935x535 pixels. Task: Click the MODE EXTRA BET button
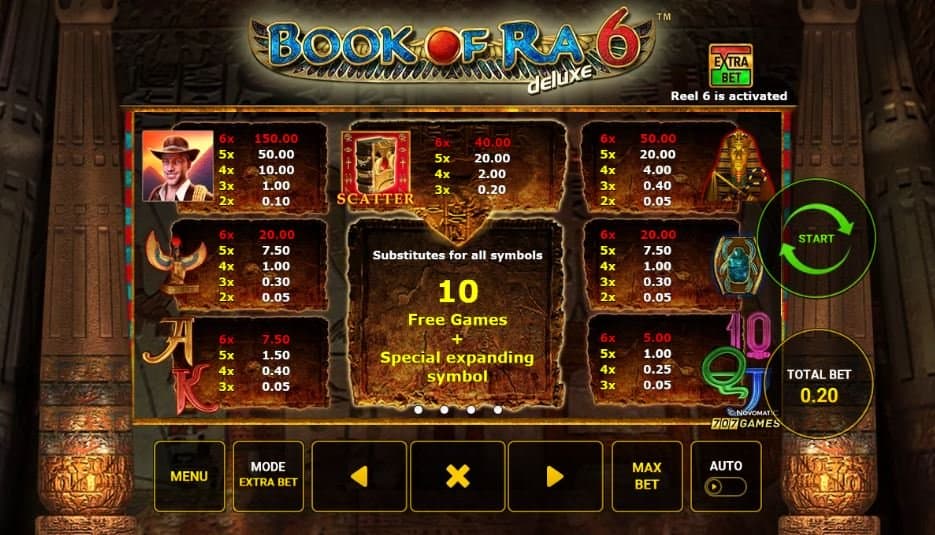(x=268, y=476)
